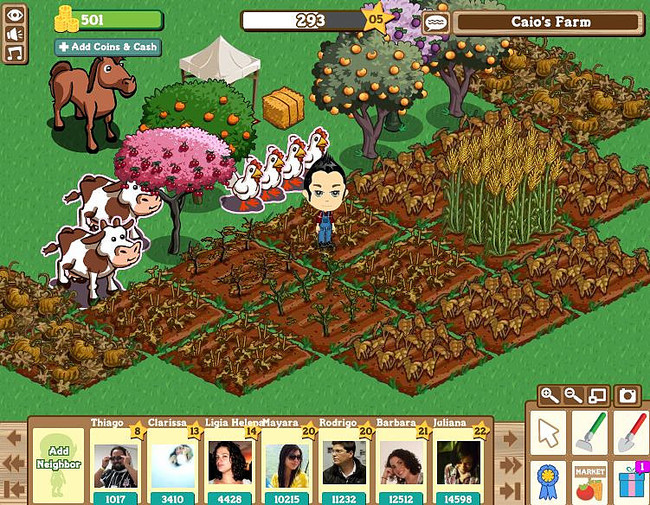Screen dimensions: 650x505
Task: Toggle the full screen icon
Action: pyautogui.click(x=597, y=395)
